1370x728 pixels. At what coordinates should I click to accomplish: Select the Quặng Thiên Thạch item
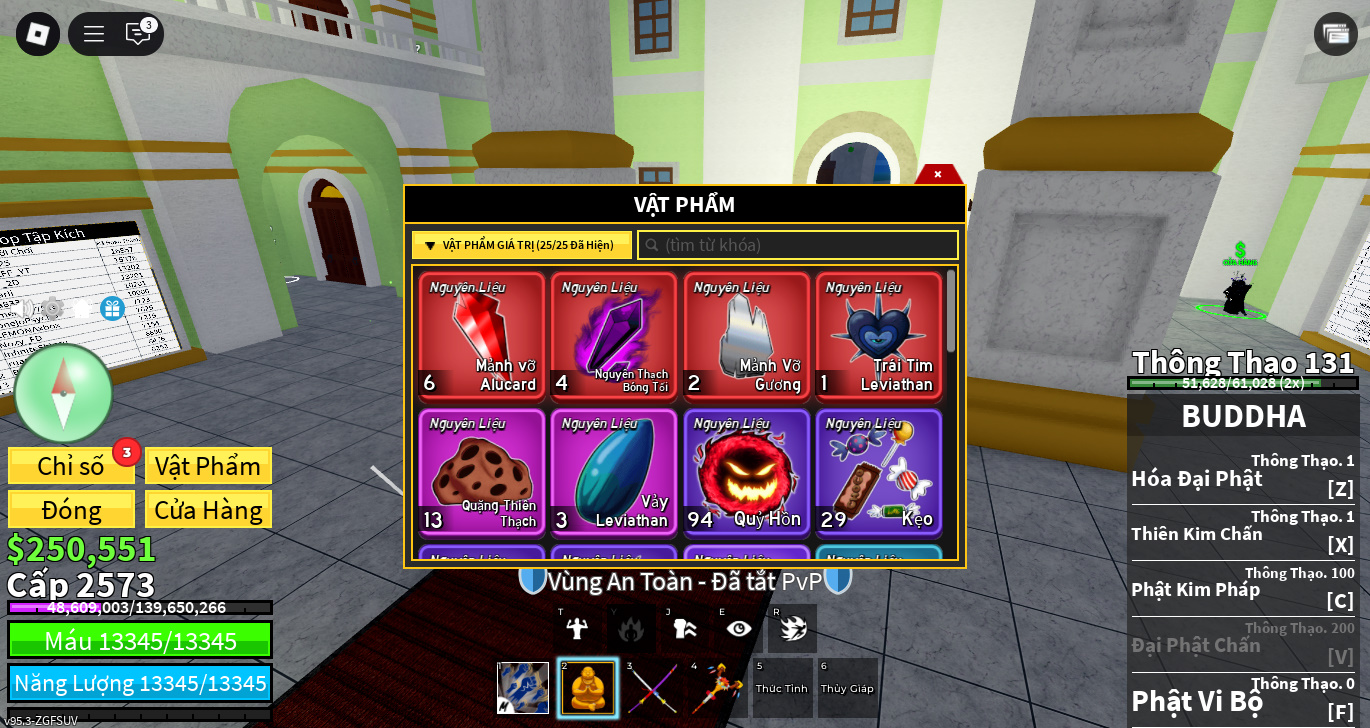click(x=482, y=472)
